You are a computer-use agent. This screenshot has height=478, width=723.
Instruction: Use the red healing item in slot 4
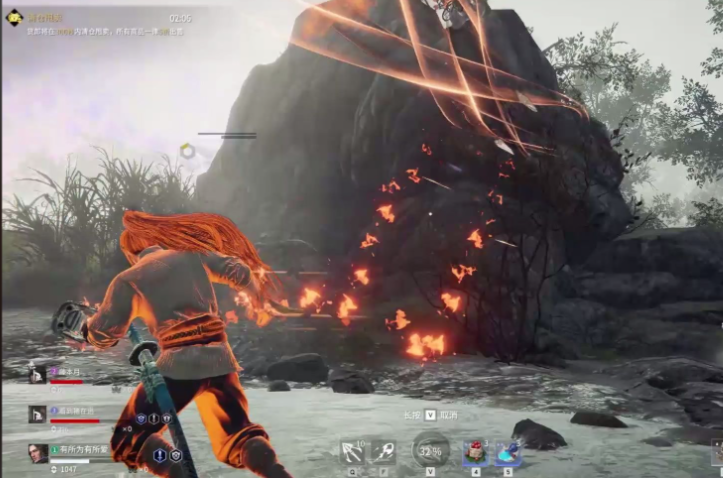tap(474, 451)
